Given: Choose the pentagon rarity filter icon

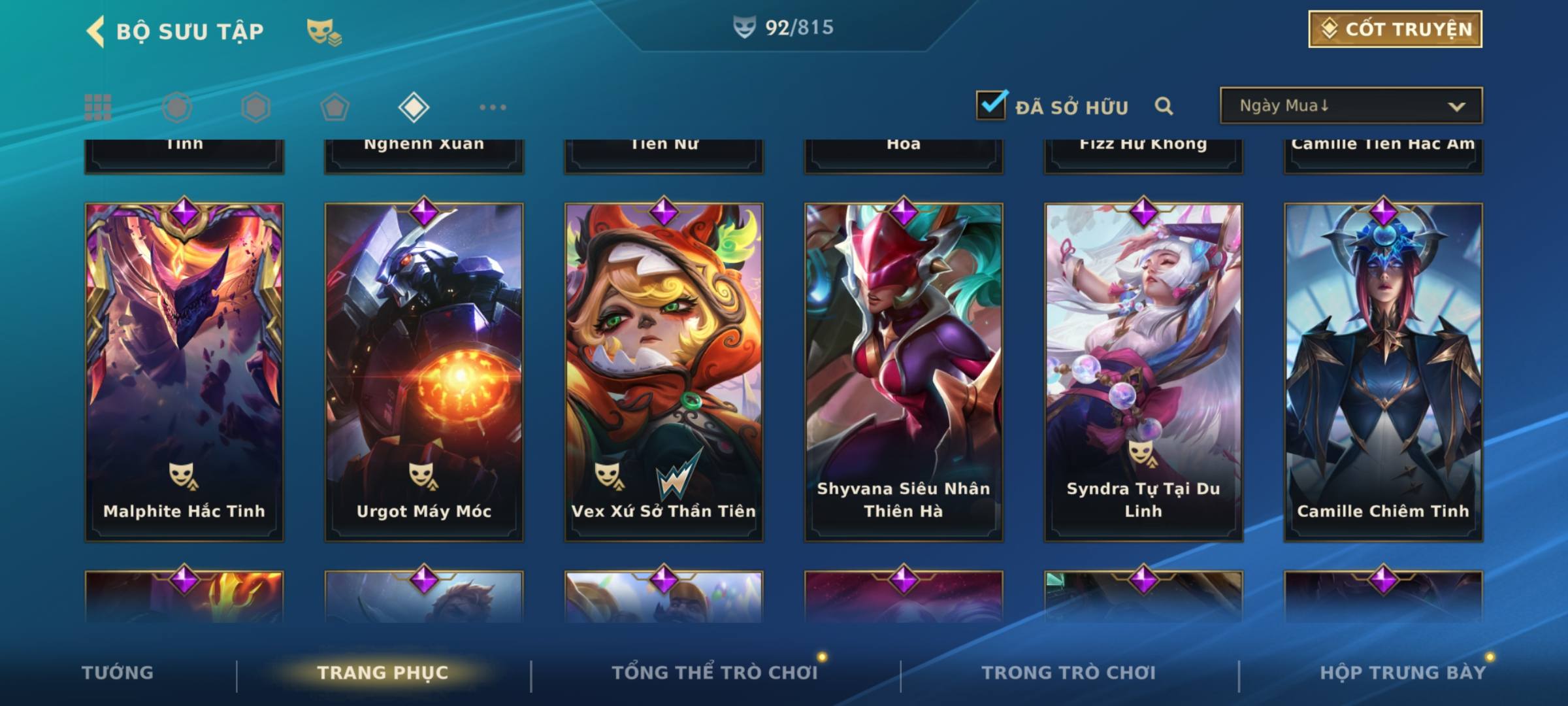Looking at the screenshot, I should [335, 107].
